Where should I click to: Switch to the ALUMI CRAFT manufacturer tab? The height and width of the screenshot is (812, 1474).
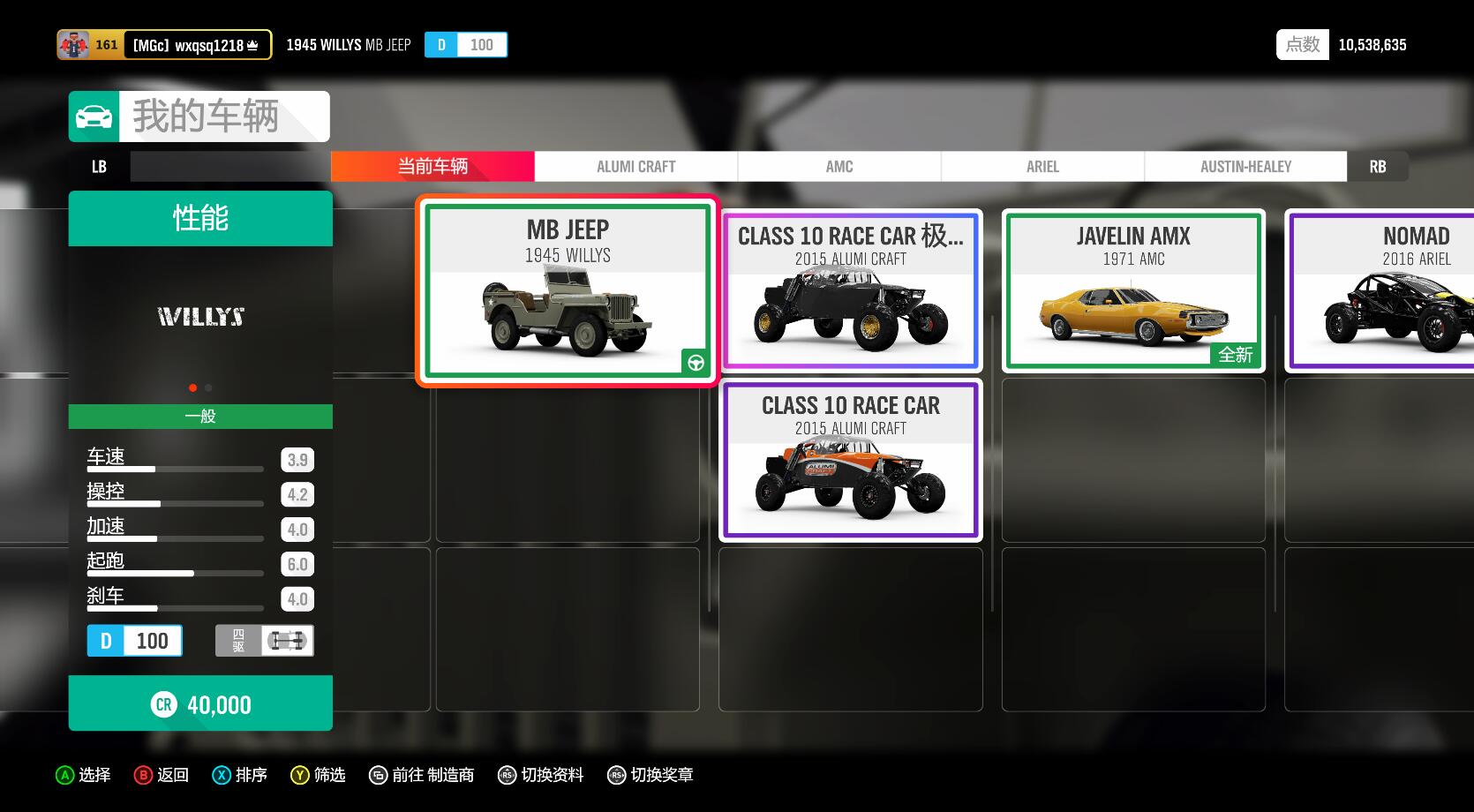pos(635,167)
